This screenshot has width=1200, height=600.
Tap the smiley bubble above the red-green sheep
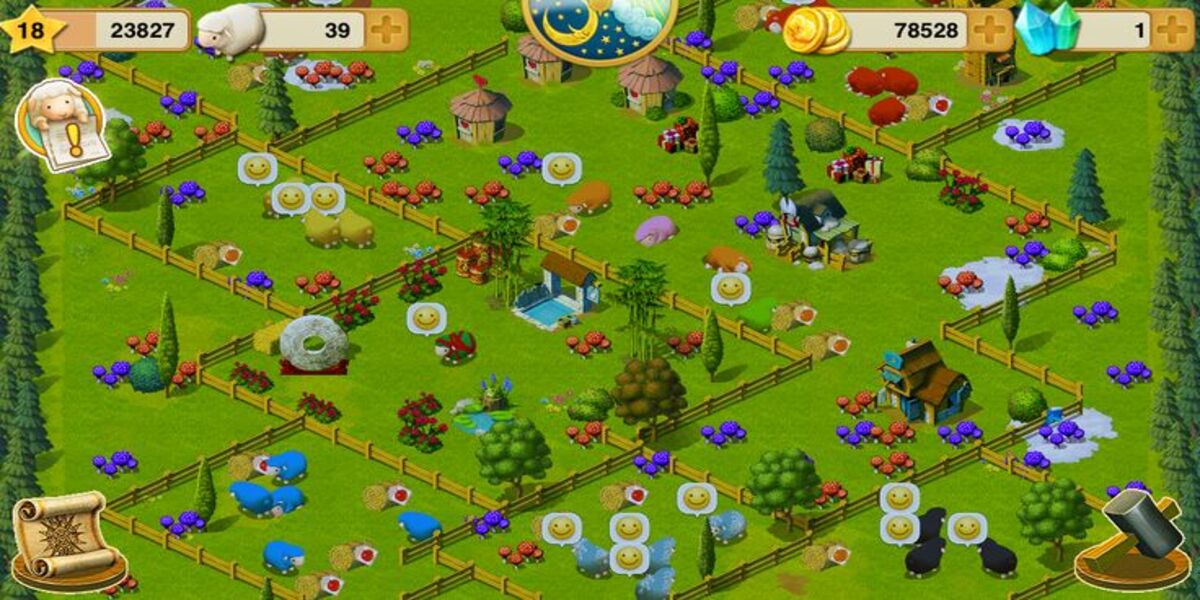[x=427, y=319]
